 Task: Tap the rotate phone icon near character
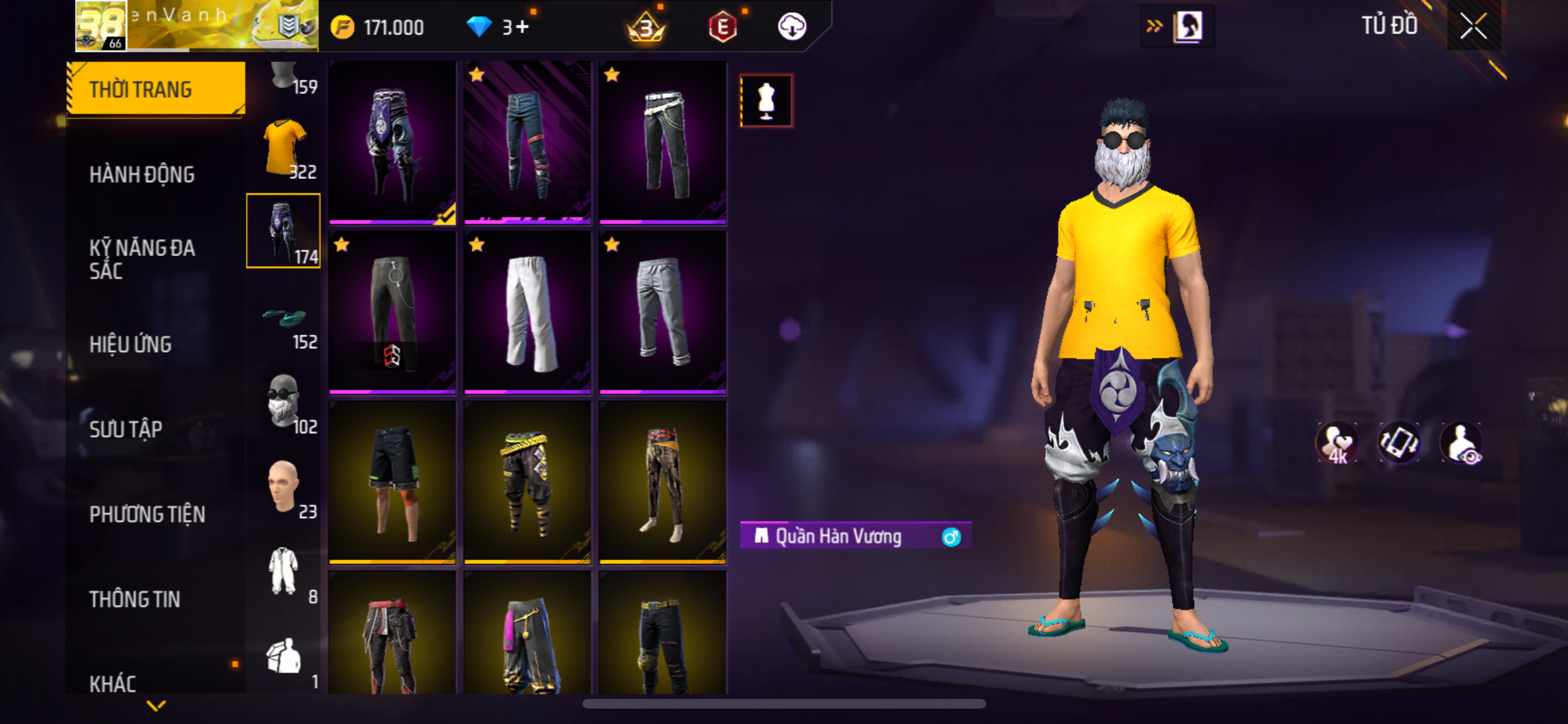tap(1399, 443)
